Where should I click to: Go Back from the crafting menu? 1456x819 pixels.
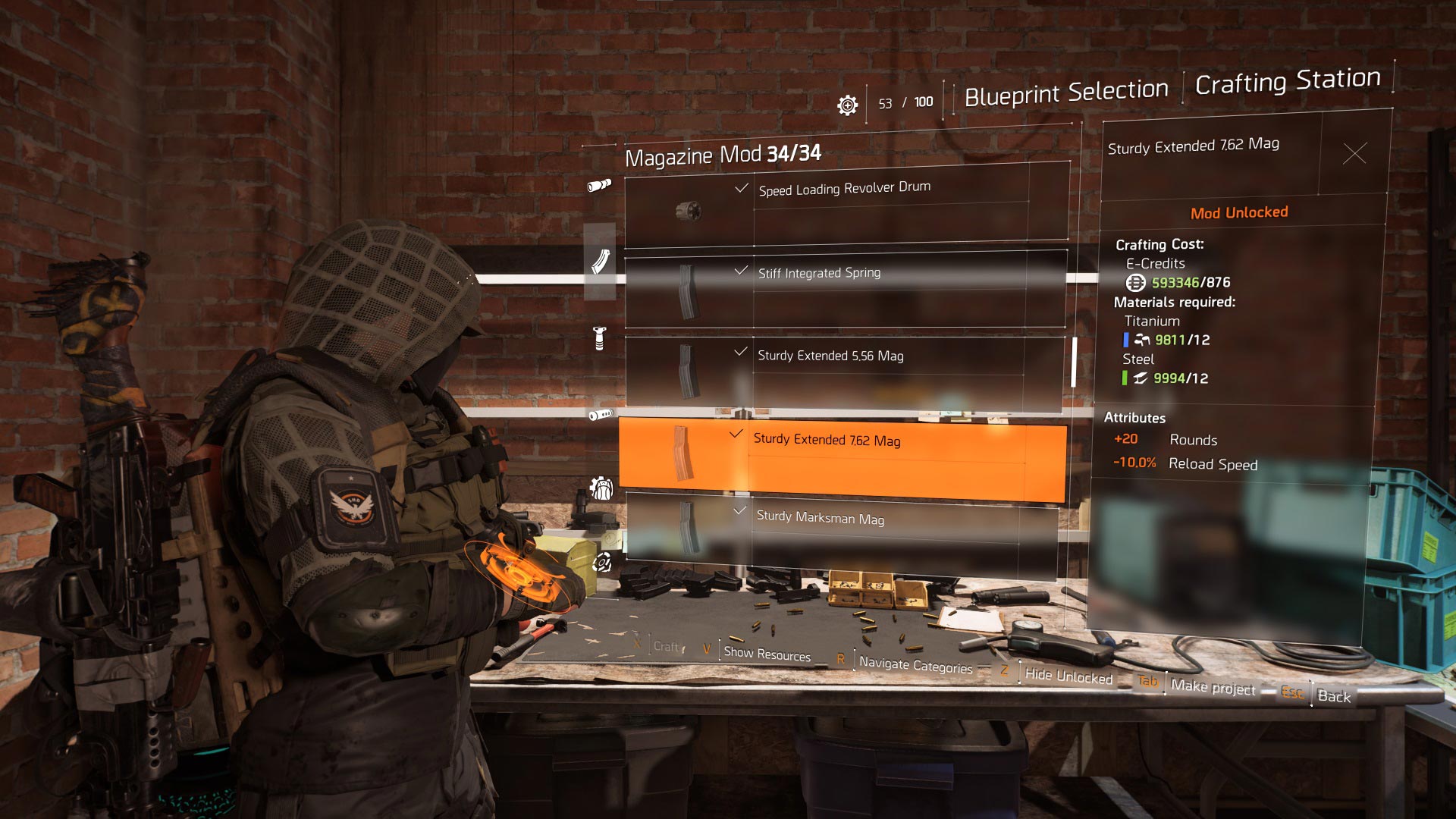[1334, 696]
